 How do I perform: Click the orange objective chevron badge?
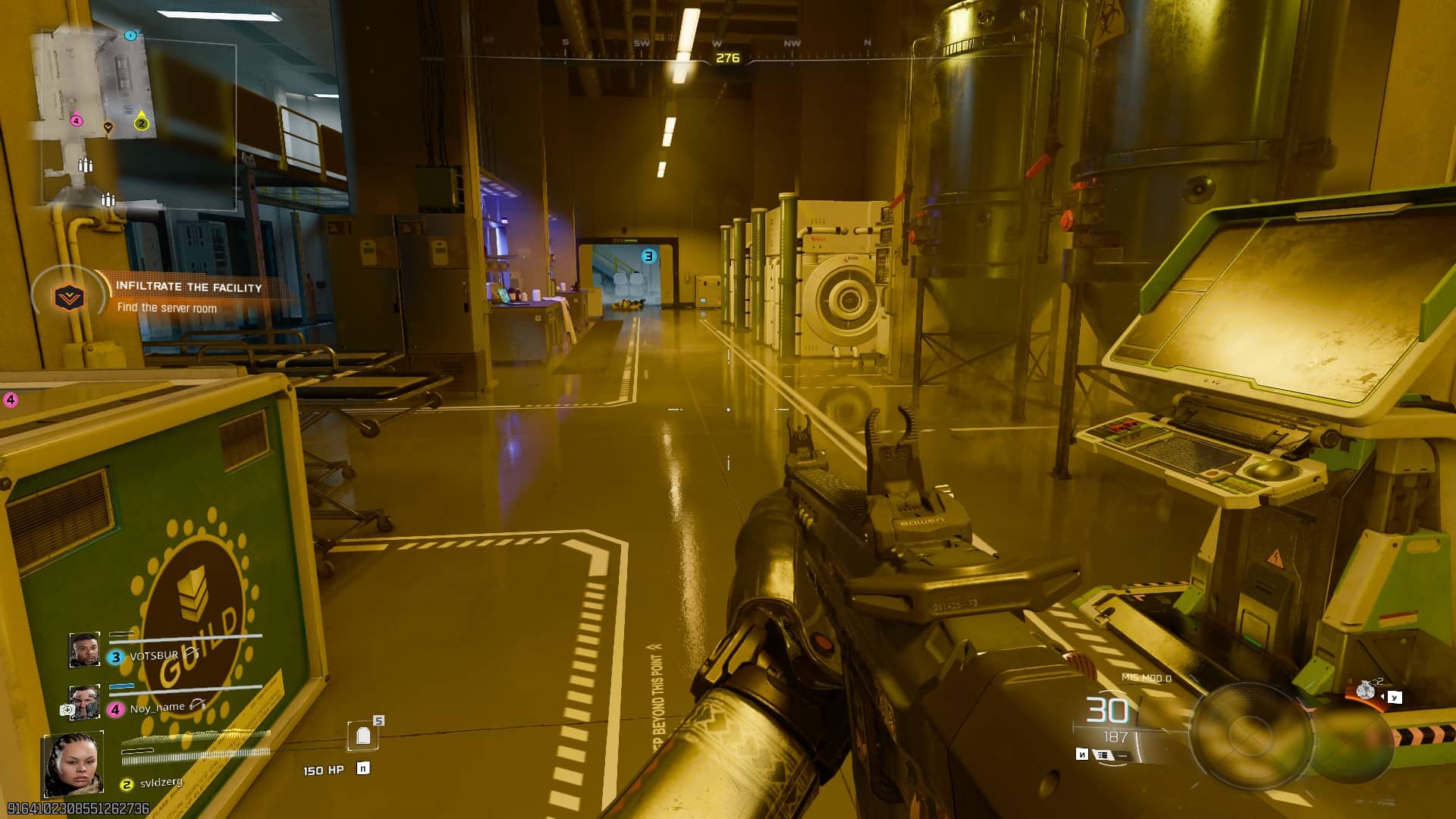coord(68,297)
